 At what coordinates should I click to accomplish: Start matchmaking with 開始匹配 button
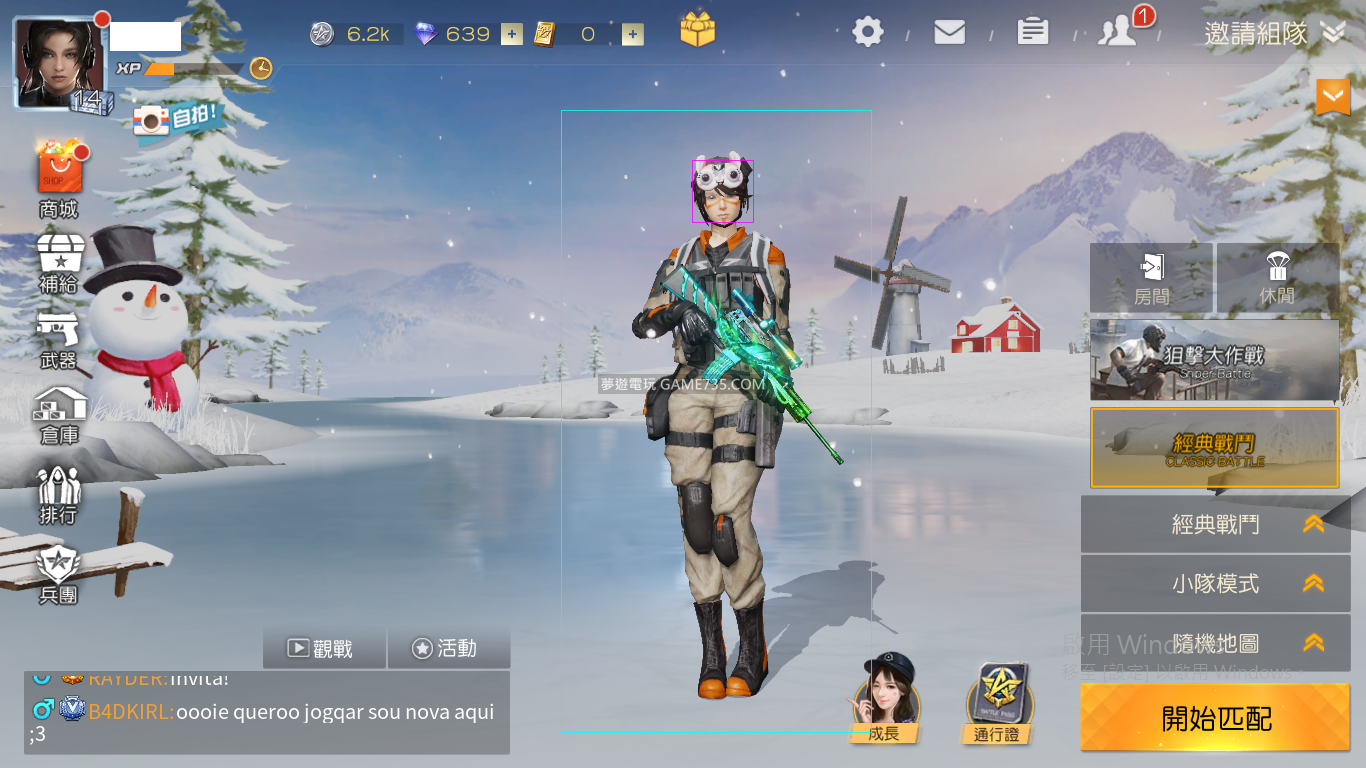click(x=1215, y=717)
